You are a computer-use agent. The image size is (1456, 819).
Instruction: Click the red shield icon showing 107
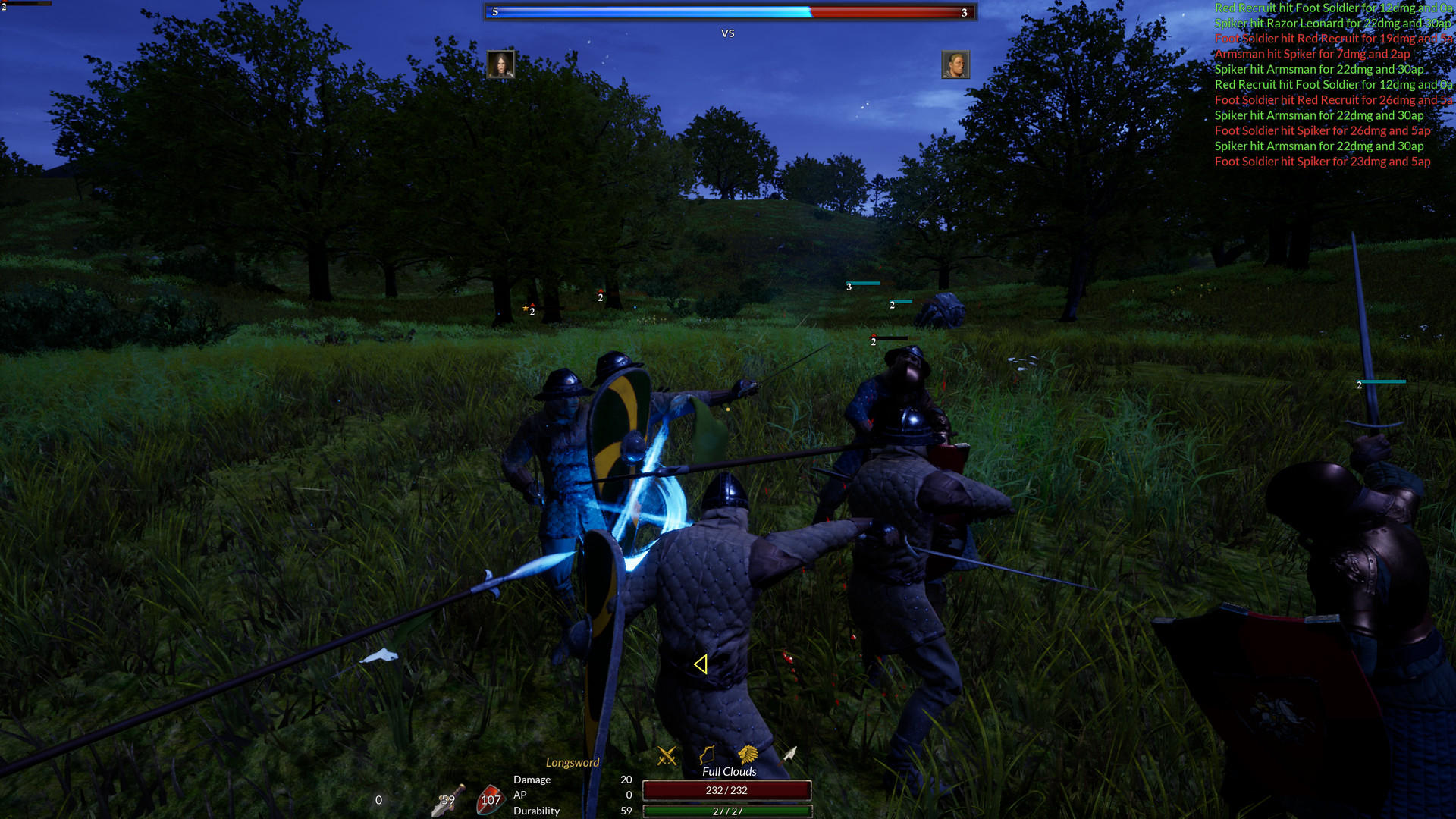491,798
